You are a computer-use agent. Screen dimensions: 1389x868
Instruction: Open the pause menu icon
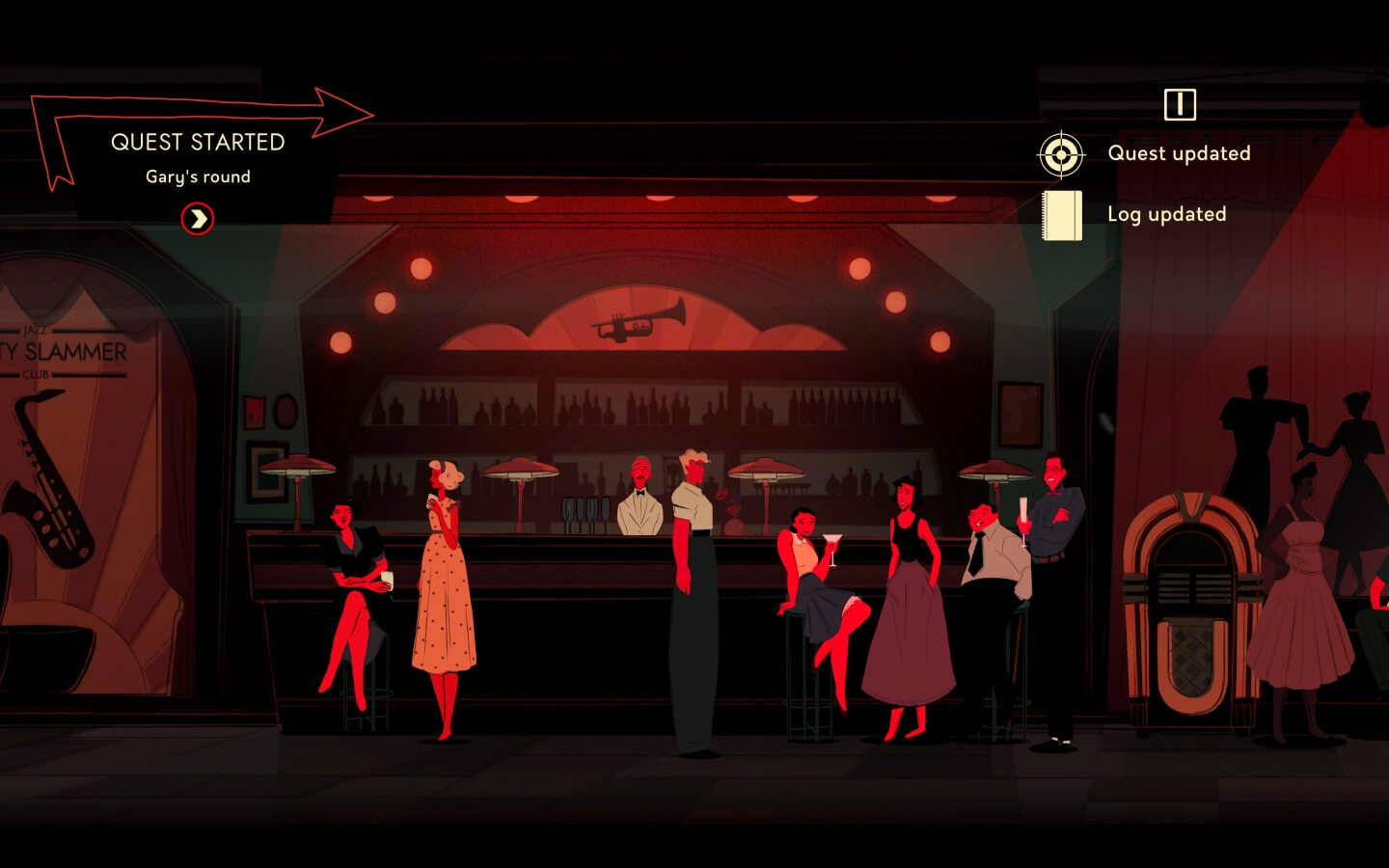click(1179, 104)
